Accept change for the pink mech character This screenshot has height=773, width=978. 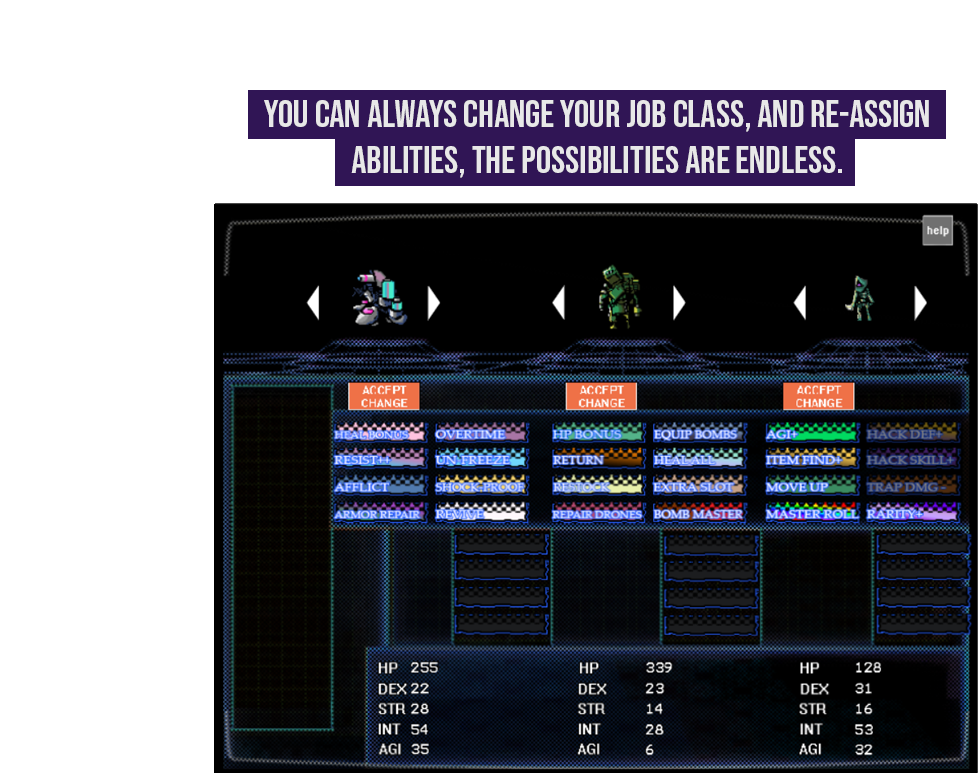click(384, 396)
